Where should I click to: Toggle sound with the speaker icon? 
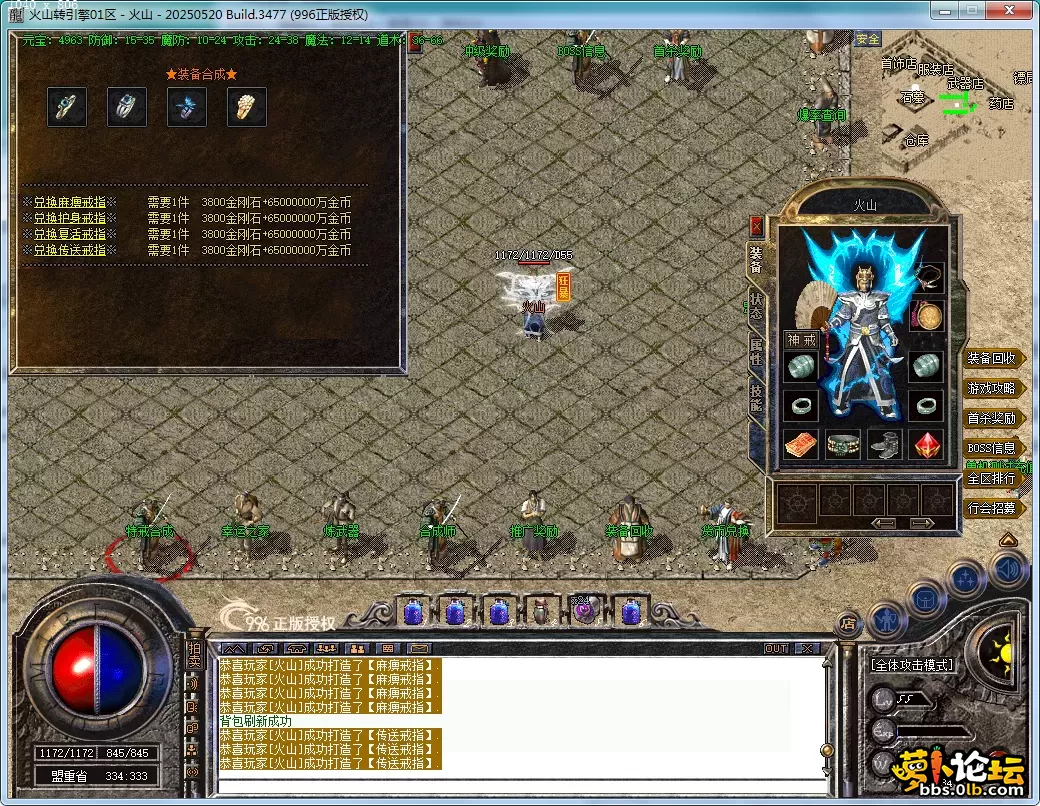(1007, 570)
